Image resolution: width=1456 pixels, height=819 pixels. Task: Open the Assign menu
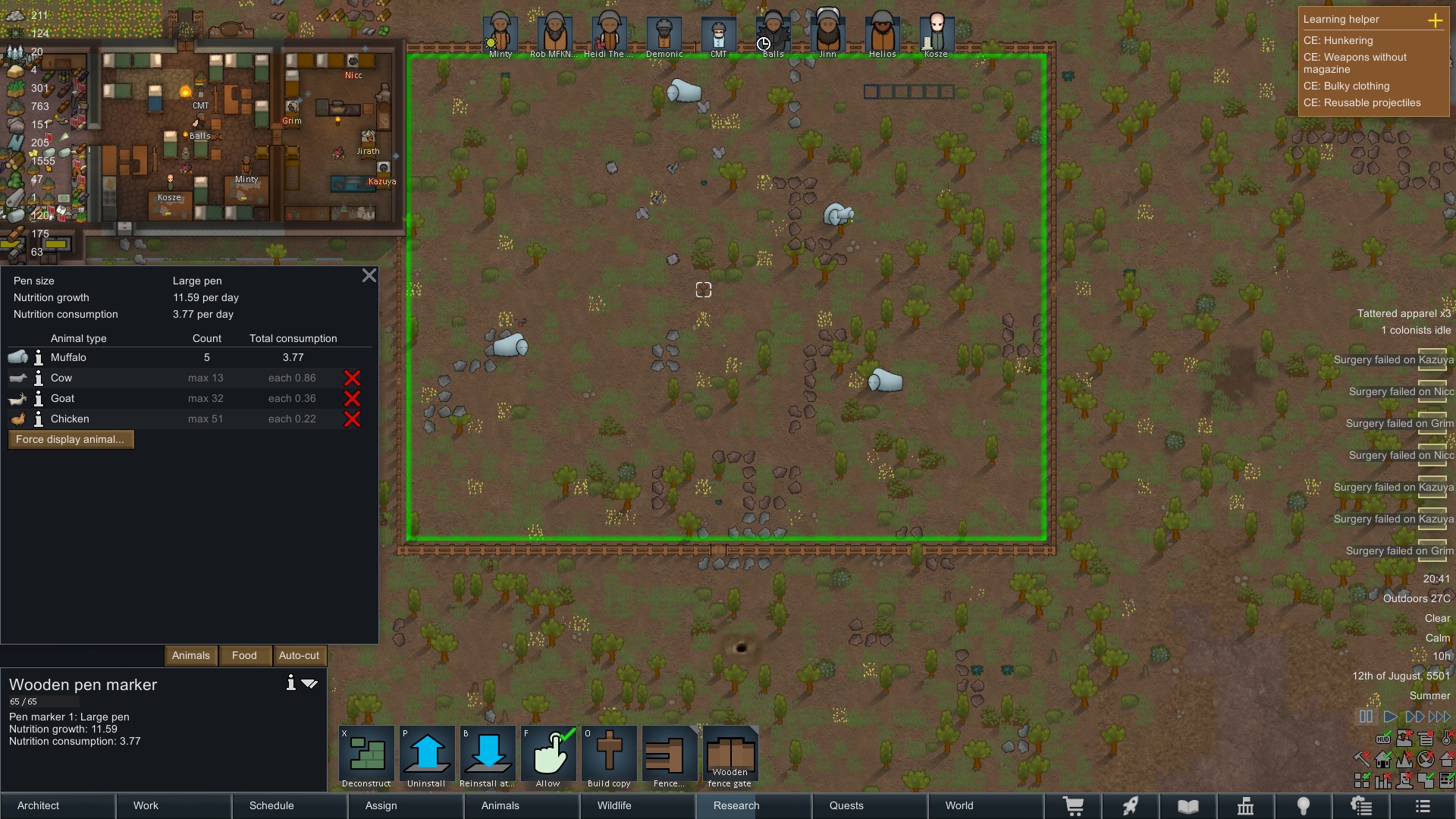tap(381, 805)
